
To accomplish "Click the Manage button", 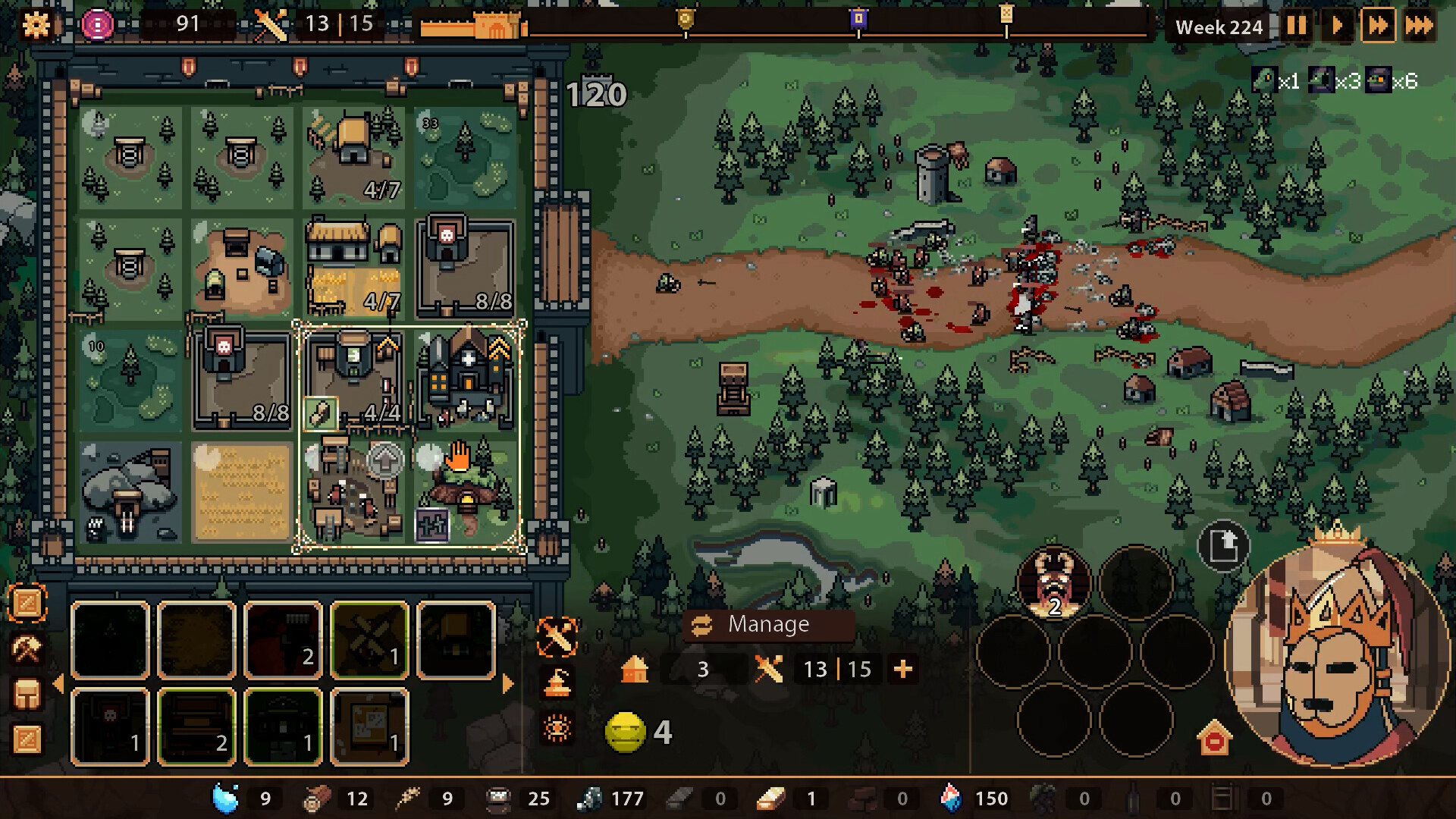I will coord(769,625).
